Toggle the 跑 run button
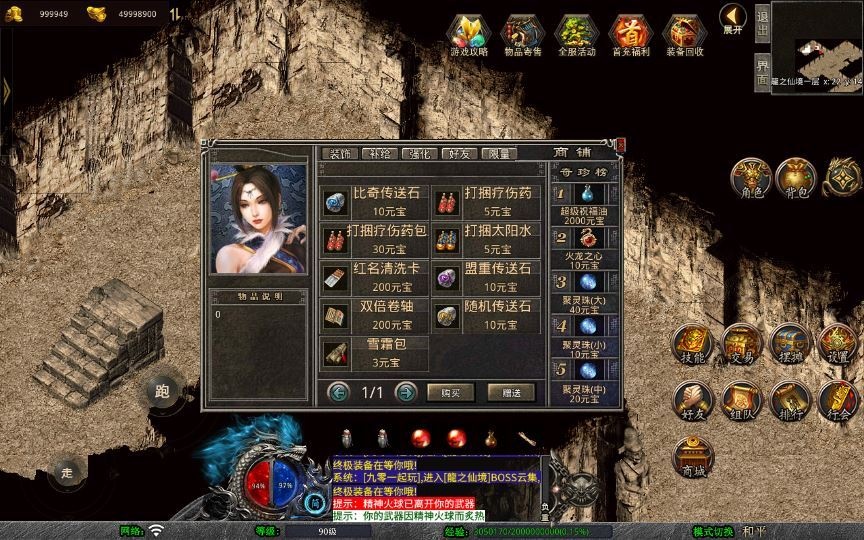 [162, 392]
